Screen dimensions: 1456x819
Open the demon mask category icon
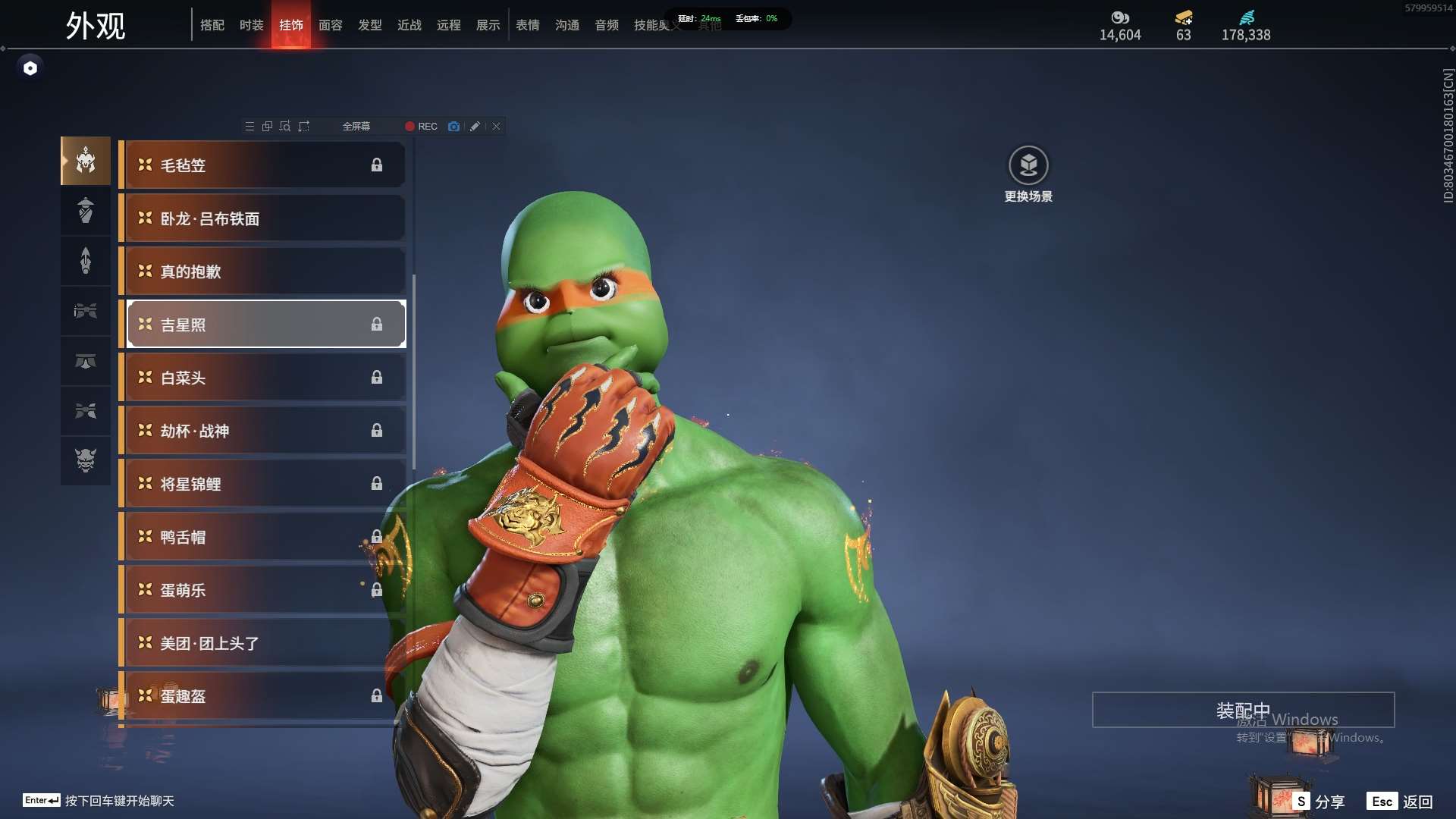[86, 460]
